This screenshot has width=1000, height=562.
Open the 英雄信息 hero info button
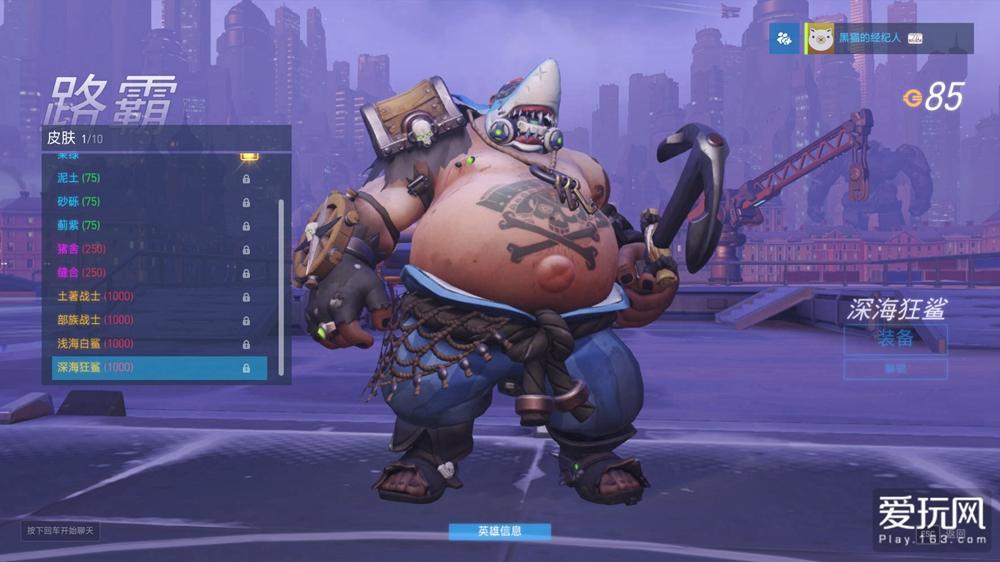click(x=499, y=531)
